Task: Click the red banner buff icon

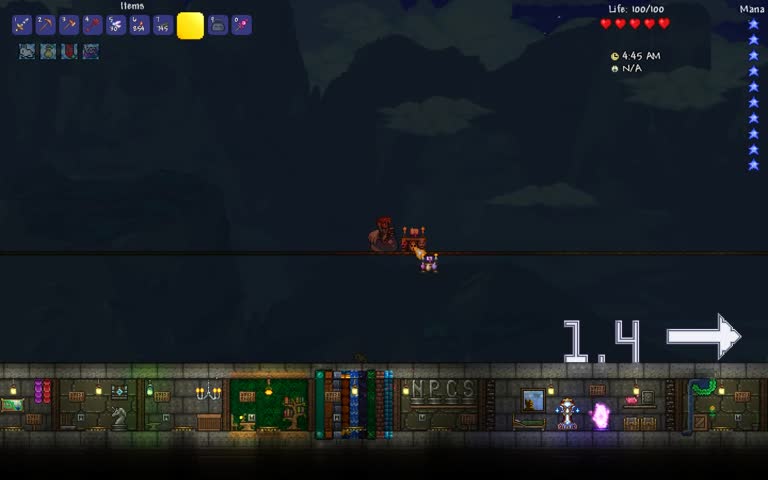Action: tap(69, 51)
